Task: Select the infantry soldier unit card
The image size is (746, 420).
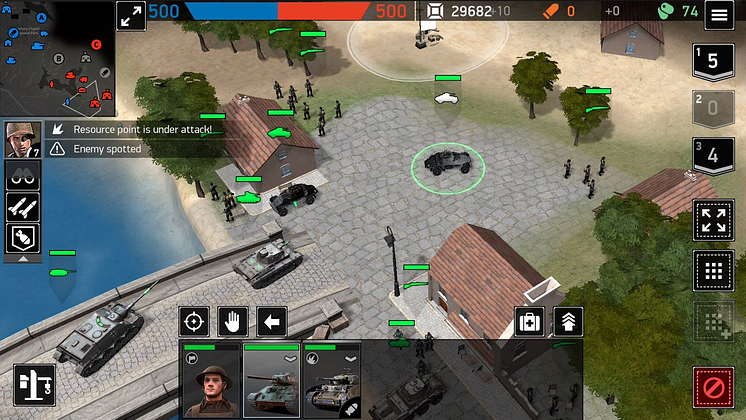Action: (x=211, y=381)
